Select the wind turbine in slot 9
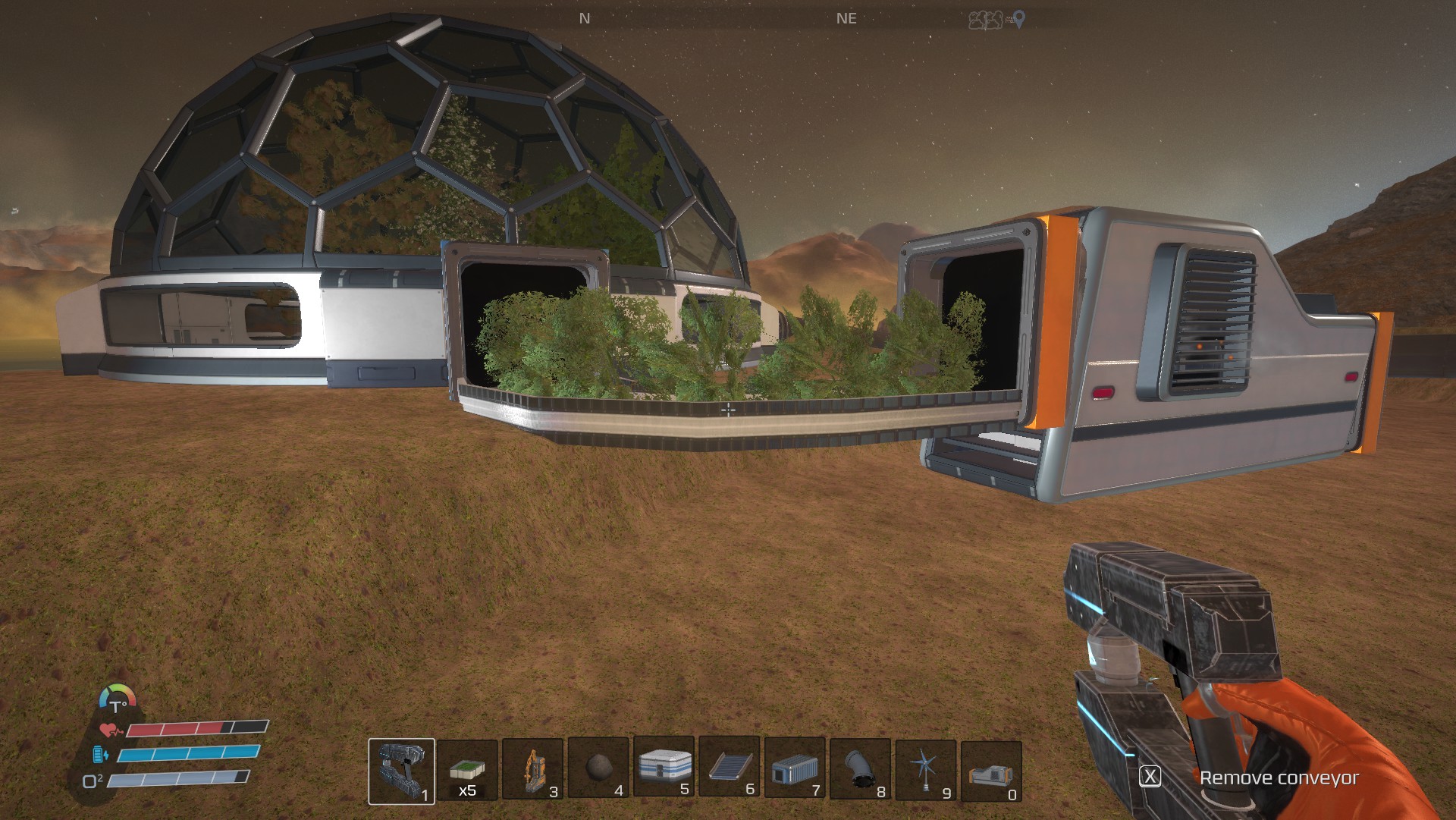The width and height of the screenshot is (1456, 820). [x=925, y=770]
